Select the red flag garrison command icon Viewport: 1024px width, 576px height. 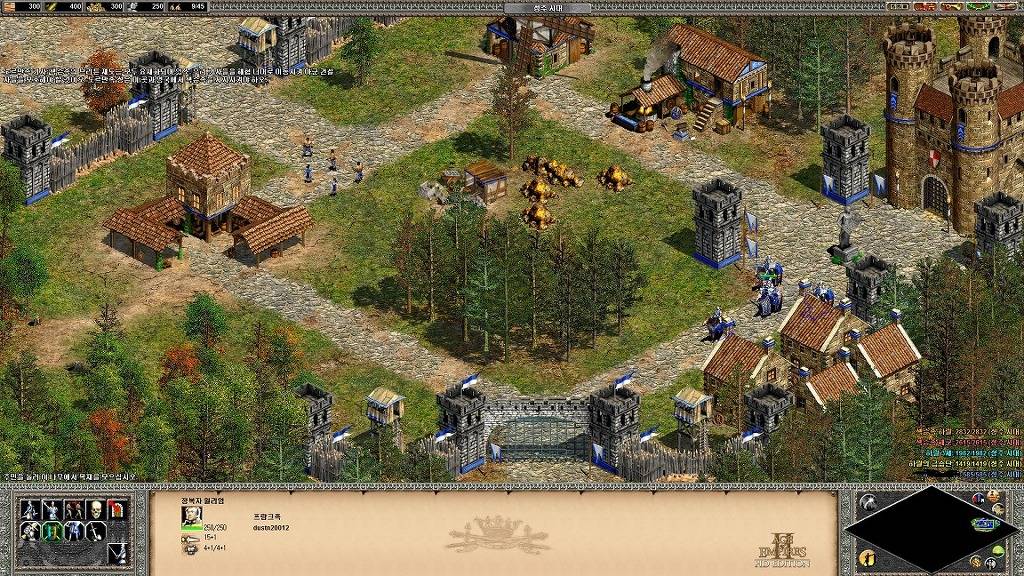click(117, 509)
